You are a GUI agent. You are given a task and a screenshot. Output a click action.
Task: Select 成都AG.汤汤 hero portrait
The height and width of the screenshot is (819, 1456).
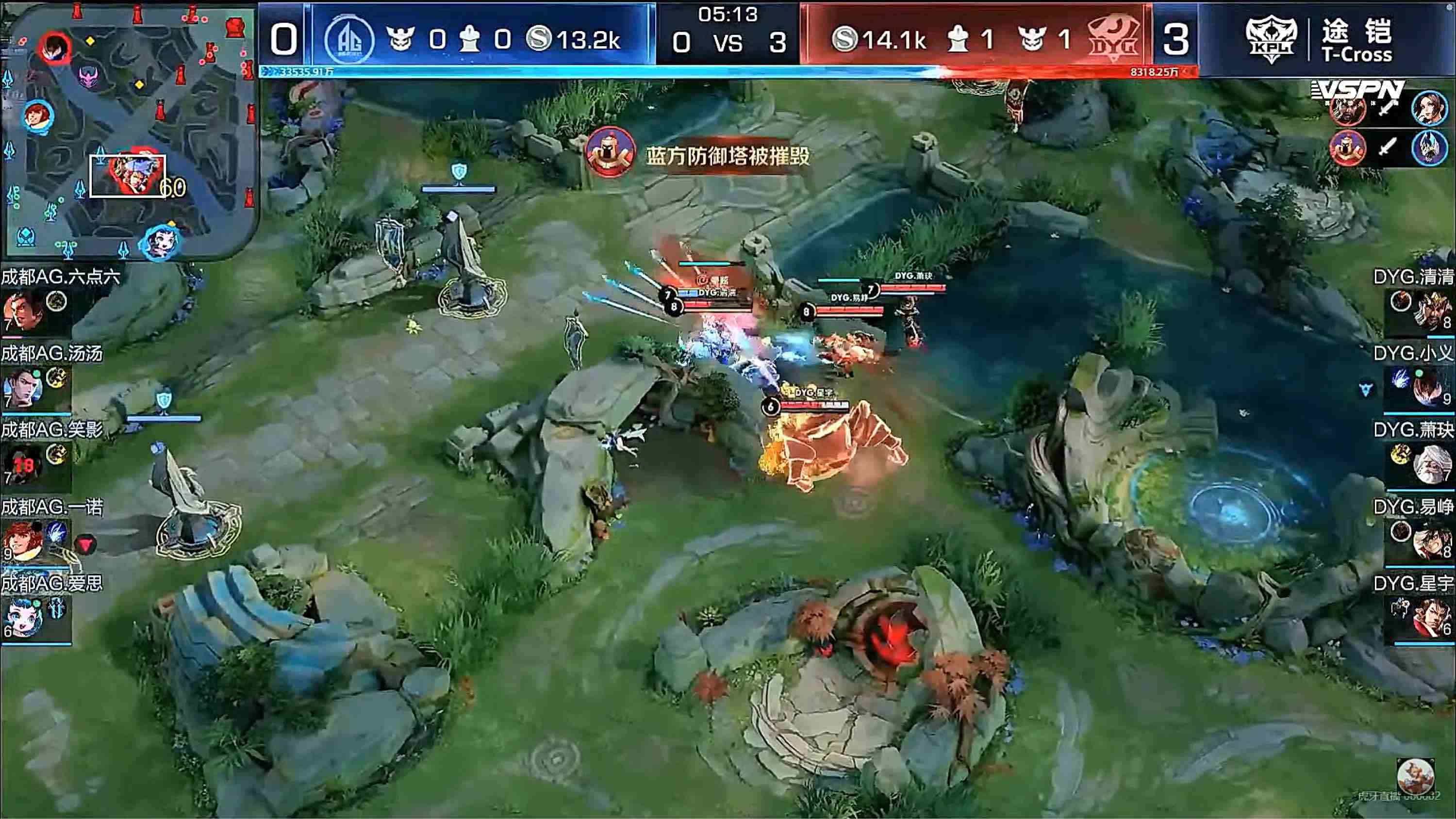[23, 388]
